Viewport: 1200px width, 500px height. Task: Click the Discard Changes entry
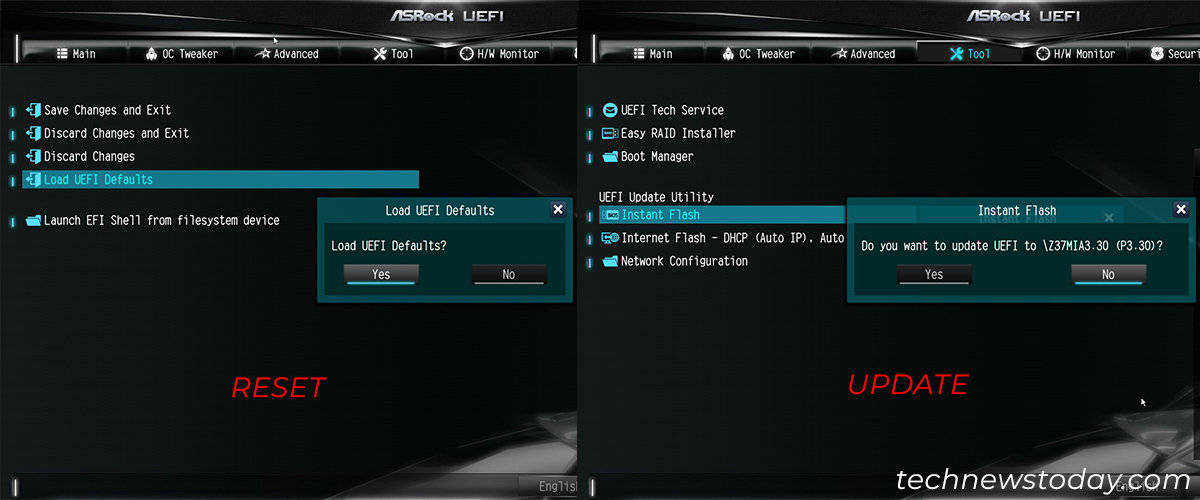point(89,156)
